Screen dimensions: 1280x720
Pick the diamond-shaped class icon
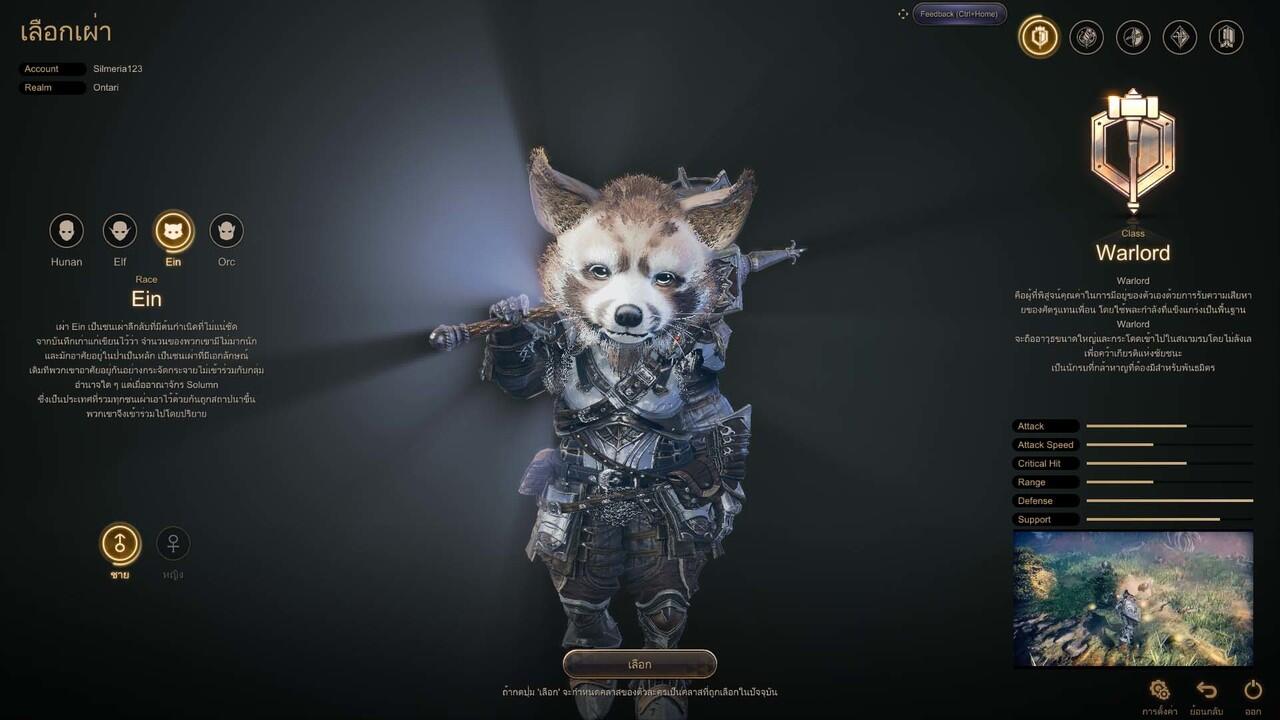(x=1180, y=38)
